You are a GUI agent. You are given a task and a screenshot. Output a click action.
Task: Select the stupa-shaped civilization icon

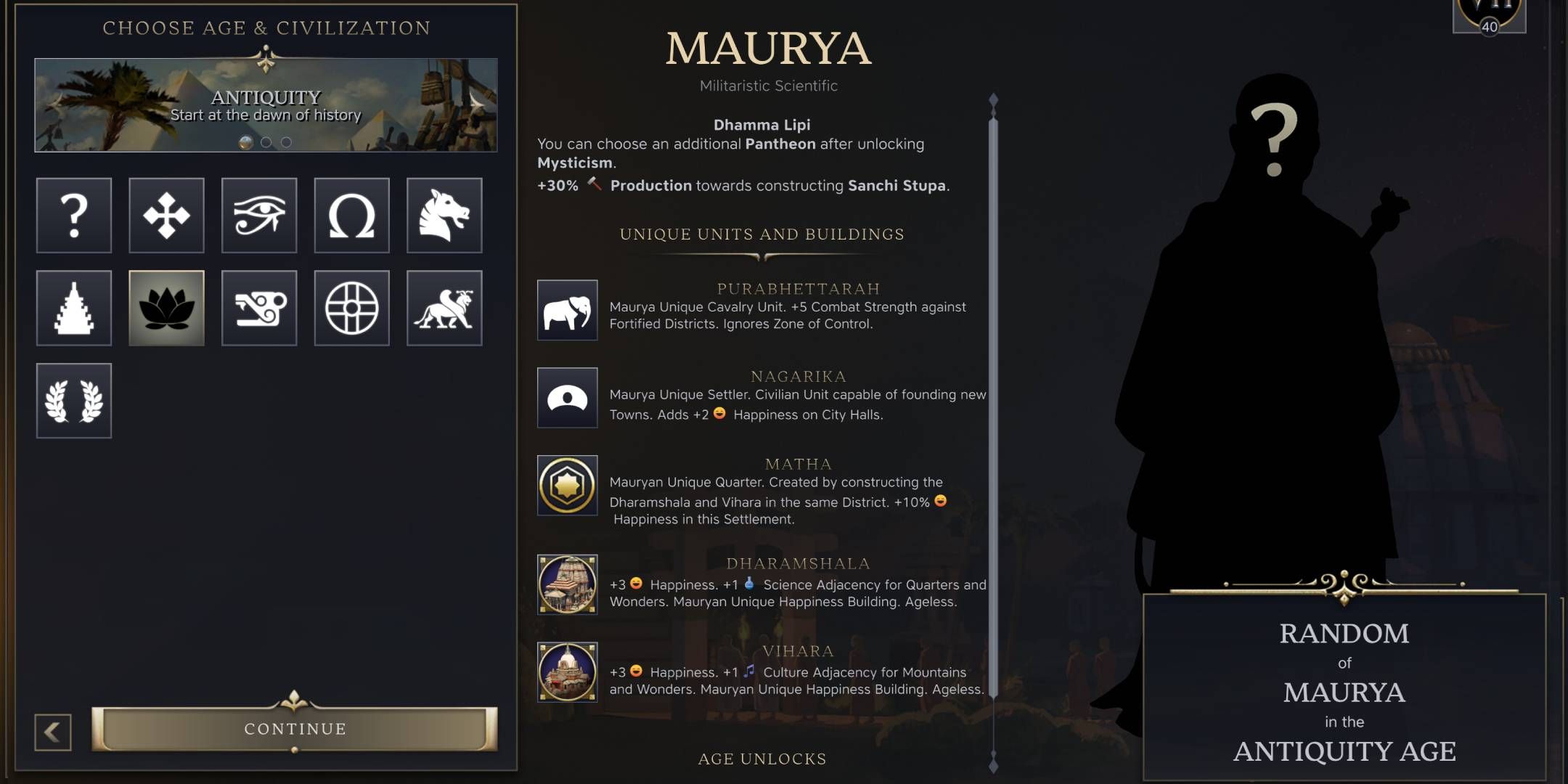[73, 308]
